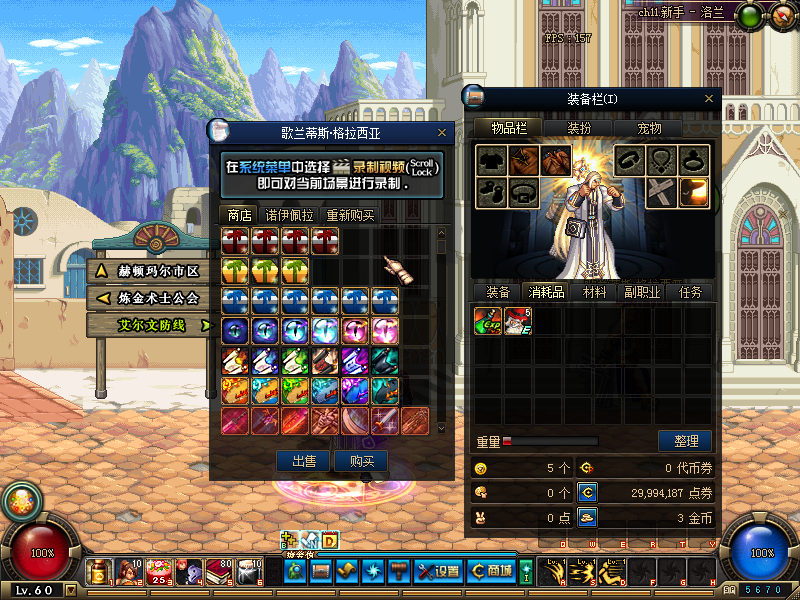
Task: Switch to the 装扮 avatar tab
Action: pyautogui.click(x=580, y=128)
